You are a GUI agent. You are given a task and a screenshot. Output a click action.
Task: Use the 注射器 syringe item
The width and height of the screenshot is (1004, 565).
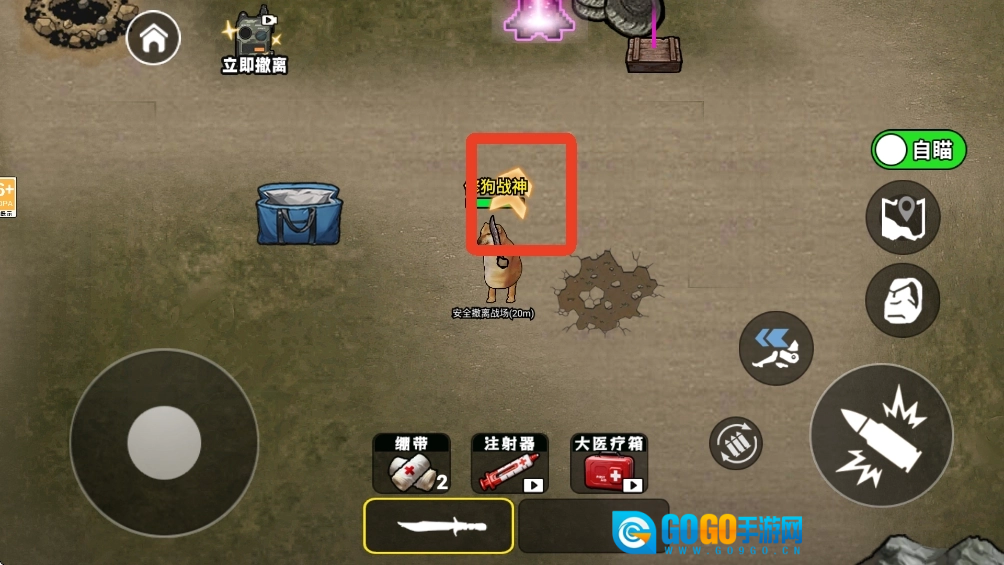tap(509, 464)
